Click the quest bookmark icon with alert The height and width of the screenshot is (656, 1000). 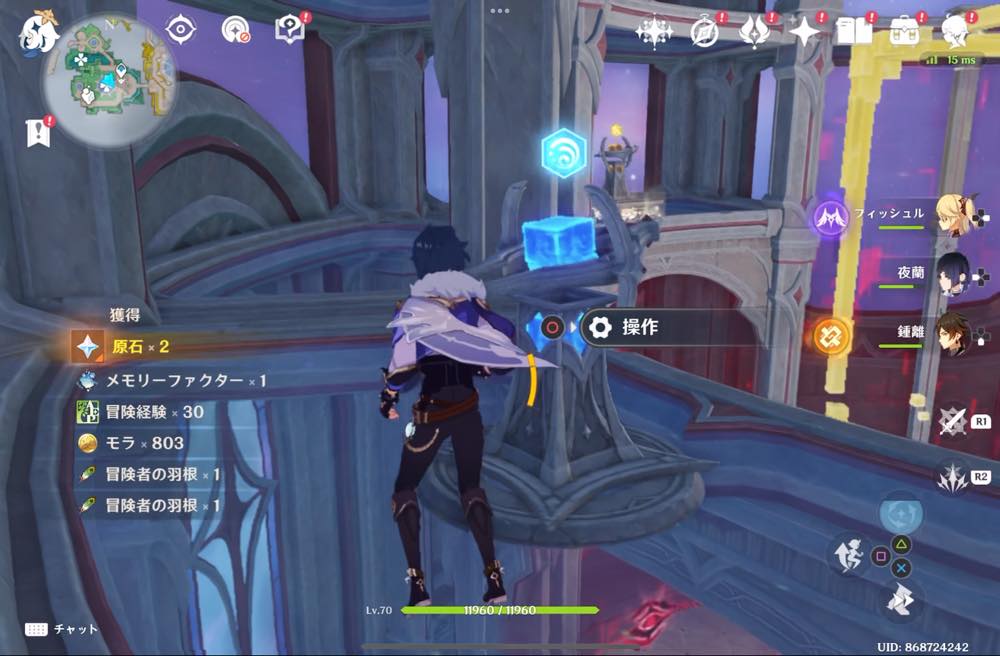pyautogui.click(x=38, y=133)
